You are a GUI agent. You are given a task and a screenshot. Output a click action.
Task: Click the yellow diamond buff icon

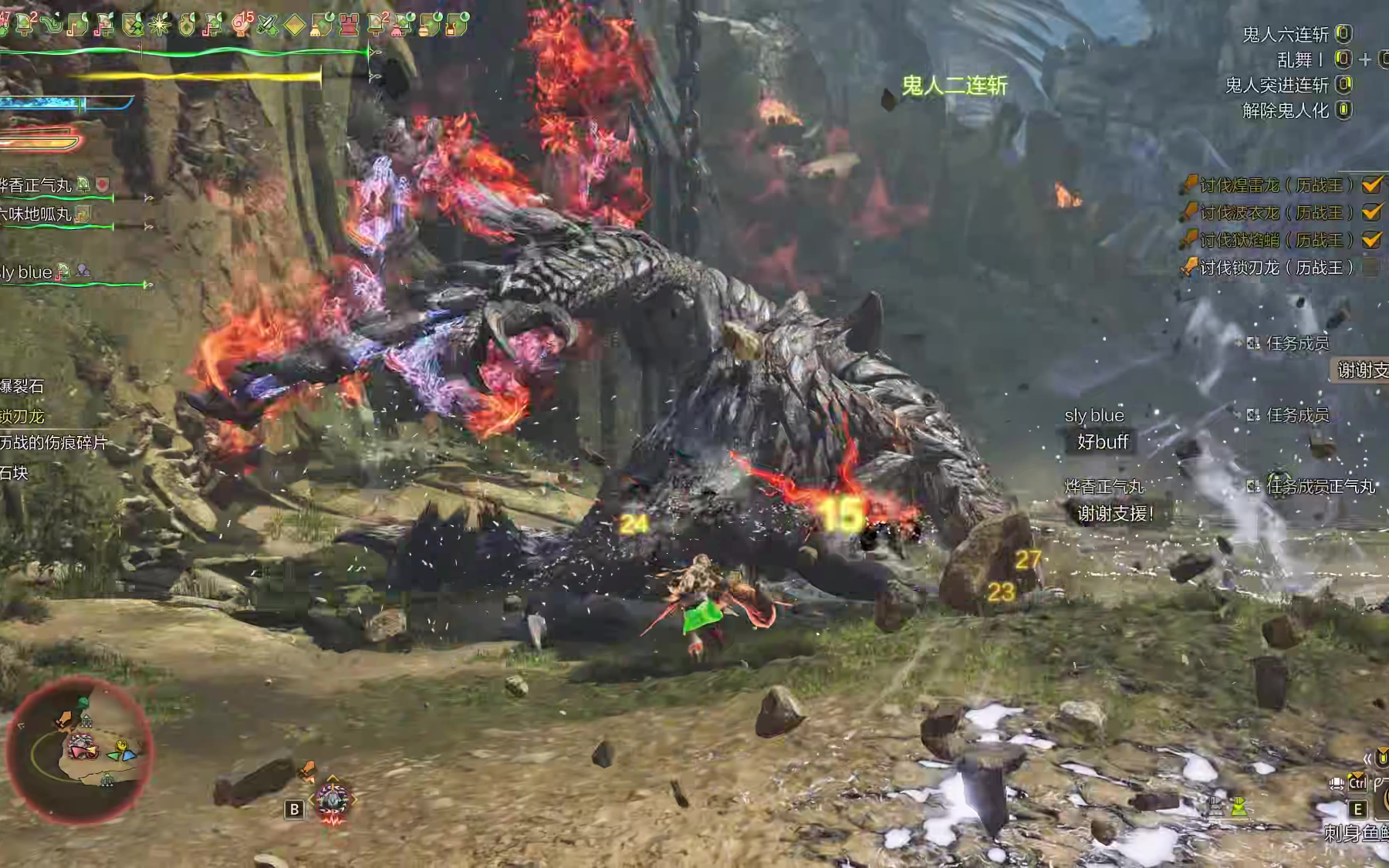(x=294, y=25)
